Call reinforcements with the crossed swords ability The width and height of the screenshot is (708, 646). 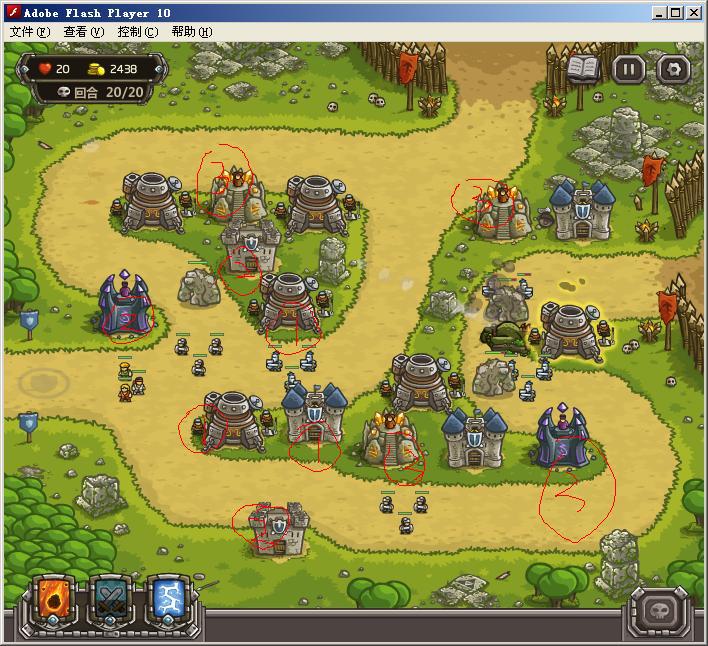pyautogui.click(x=109, y=602)
